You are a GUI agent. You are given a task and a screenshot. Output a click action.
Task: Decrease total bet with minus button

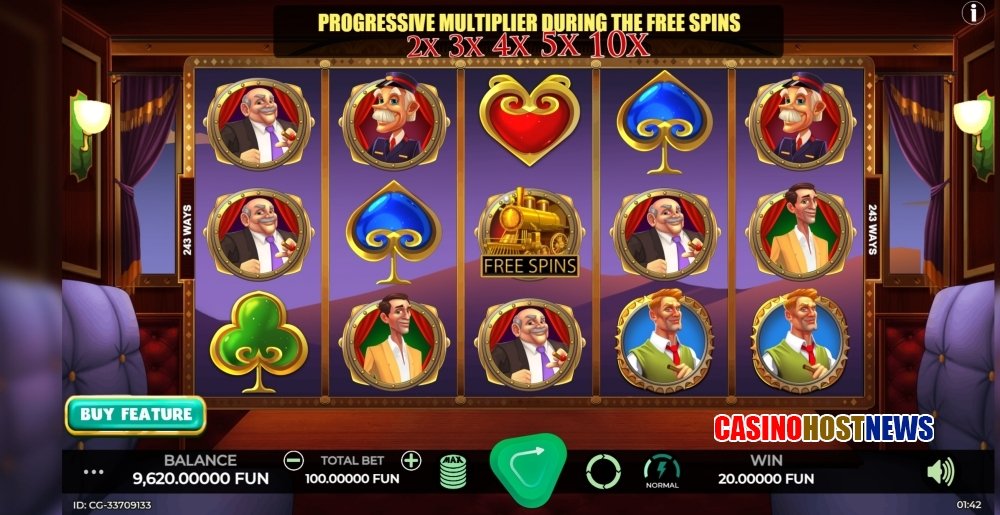(293, 461)
